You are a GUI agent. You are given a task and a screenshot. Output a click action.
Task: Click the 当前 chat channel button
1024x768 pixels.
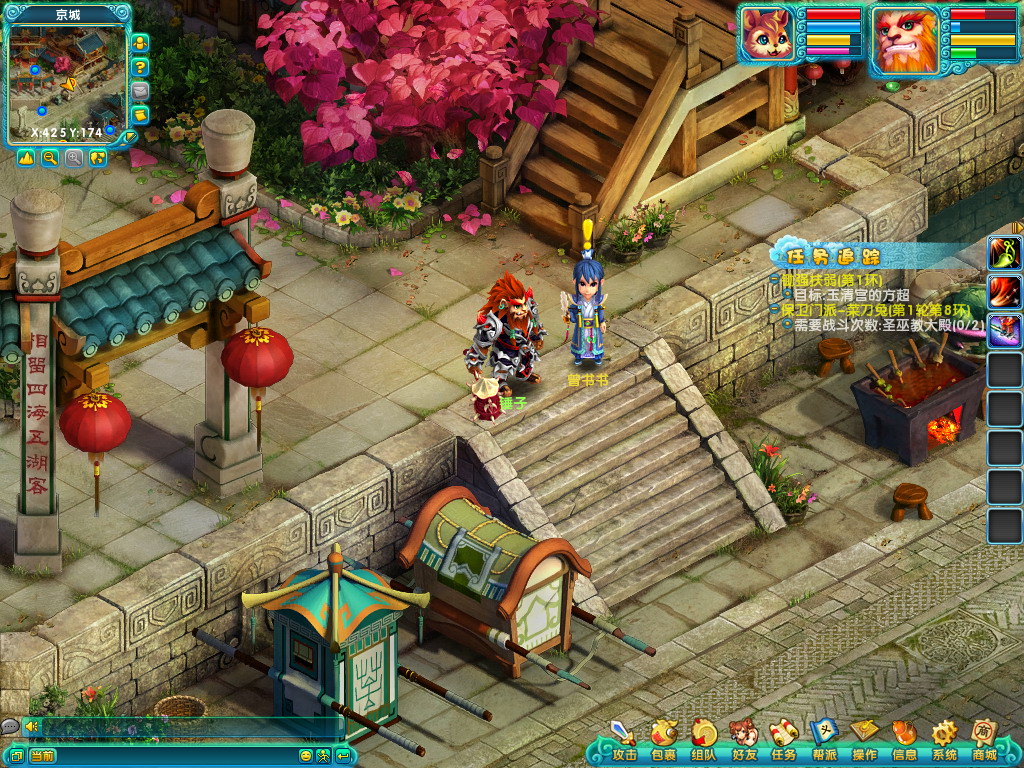click(x=42, y=755)
